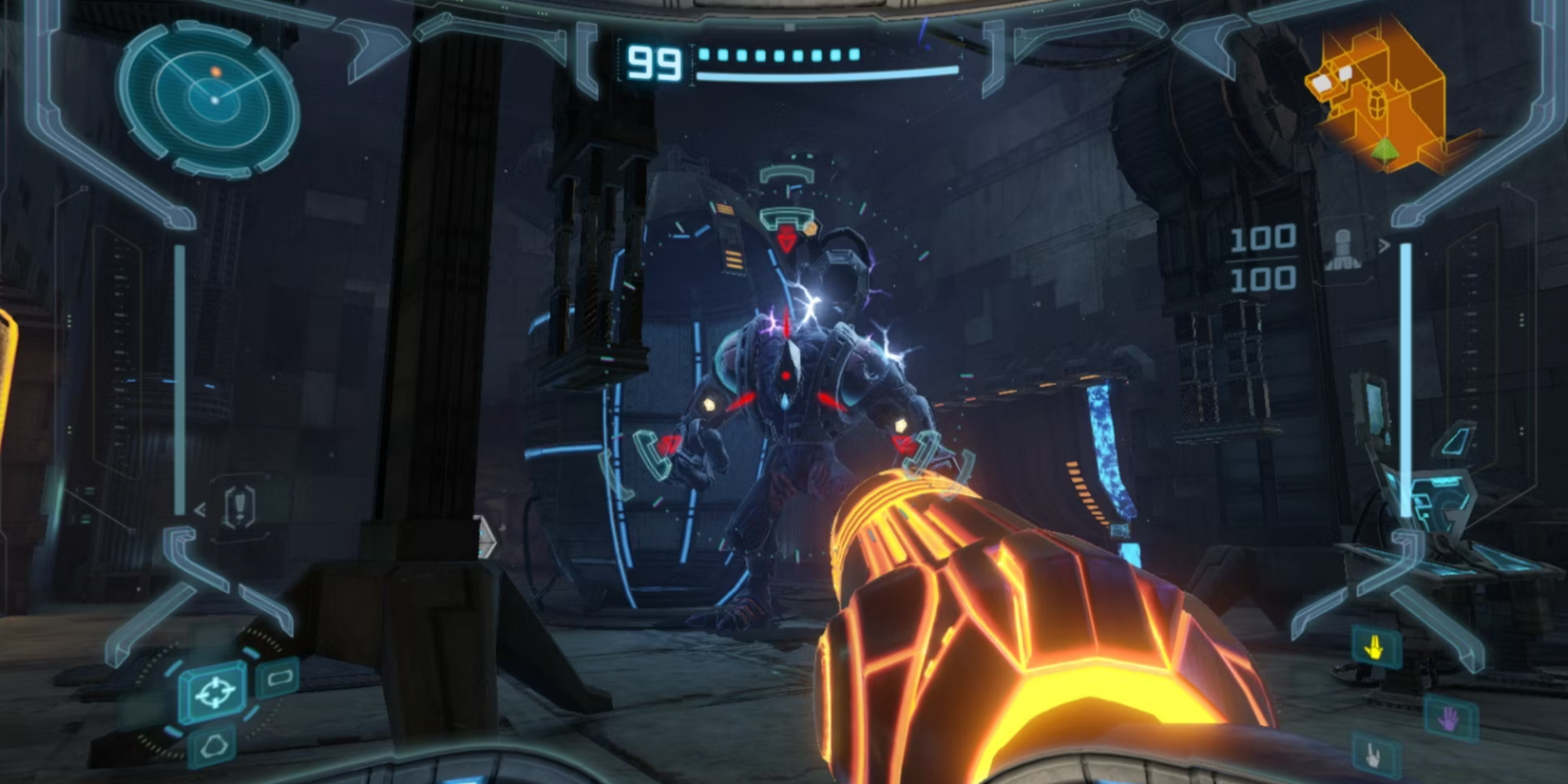Click the exclamation warning indicator on the left
Screen dimensions: 1568x784
(x=239, y=505)
